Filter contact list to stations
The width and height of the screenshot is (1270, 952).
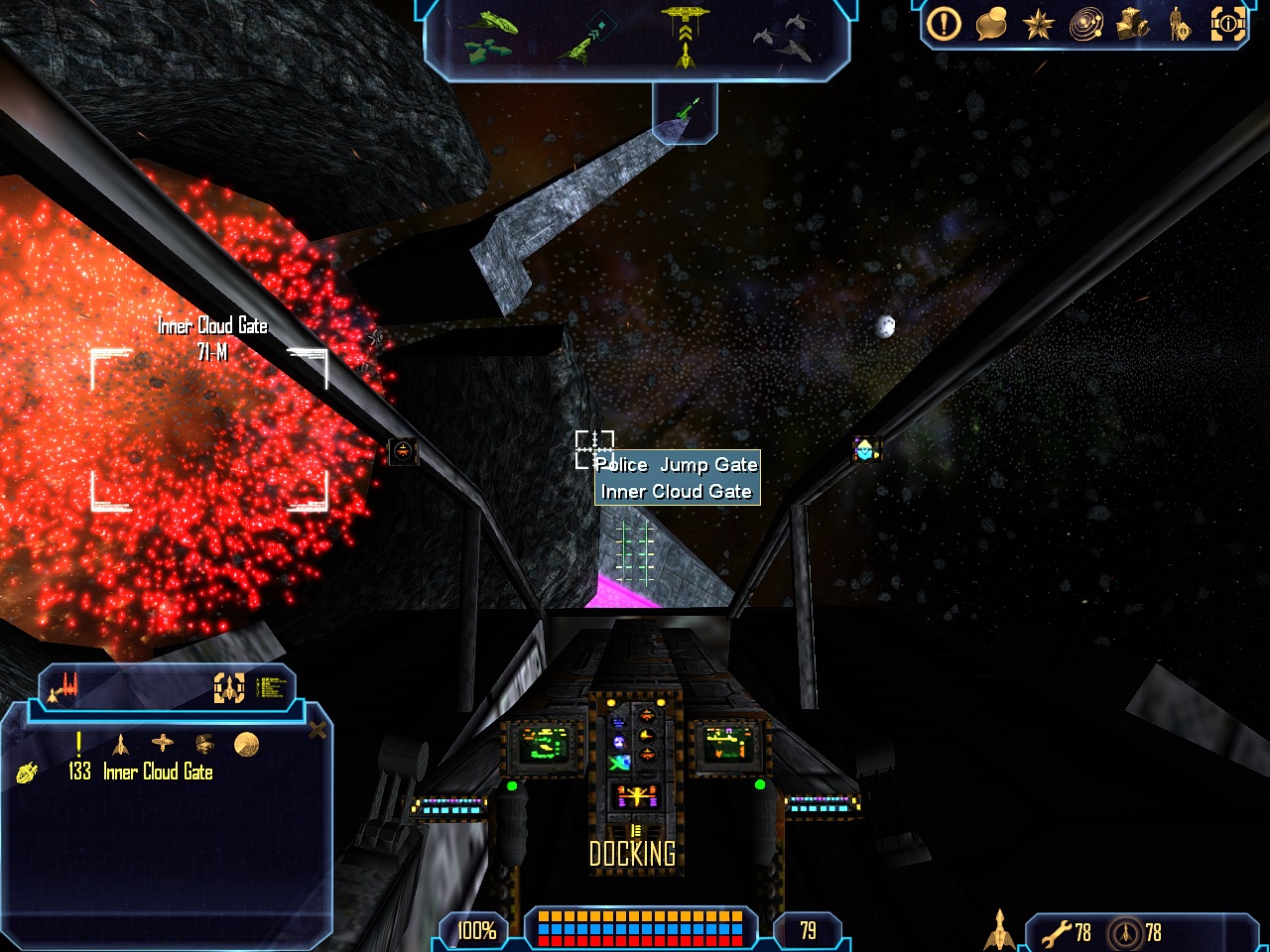coord(162,743)
